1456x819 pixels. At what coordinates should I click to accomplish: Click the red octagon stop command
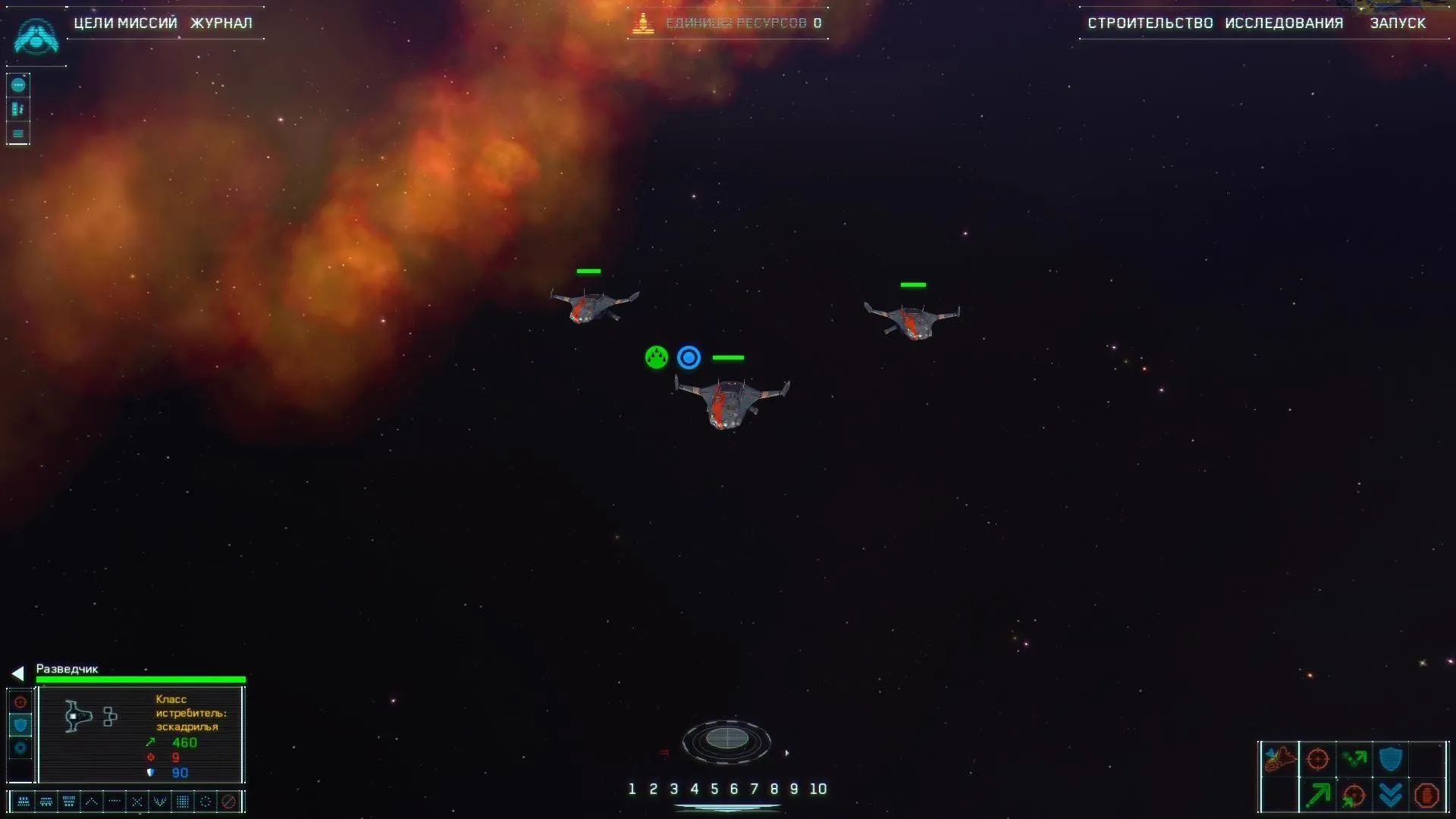[x=1426, y=795]
